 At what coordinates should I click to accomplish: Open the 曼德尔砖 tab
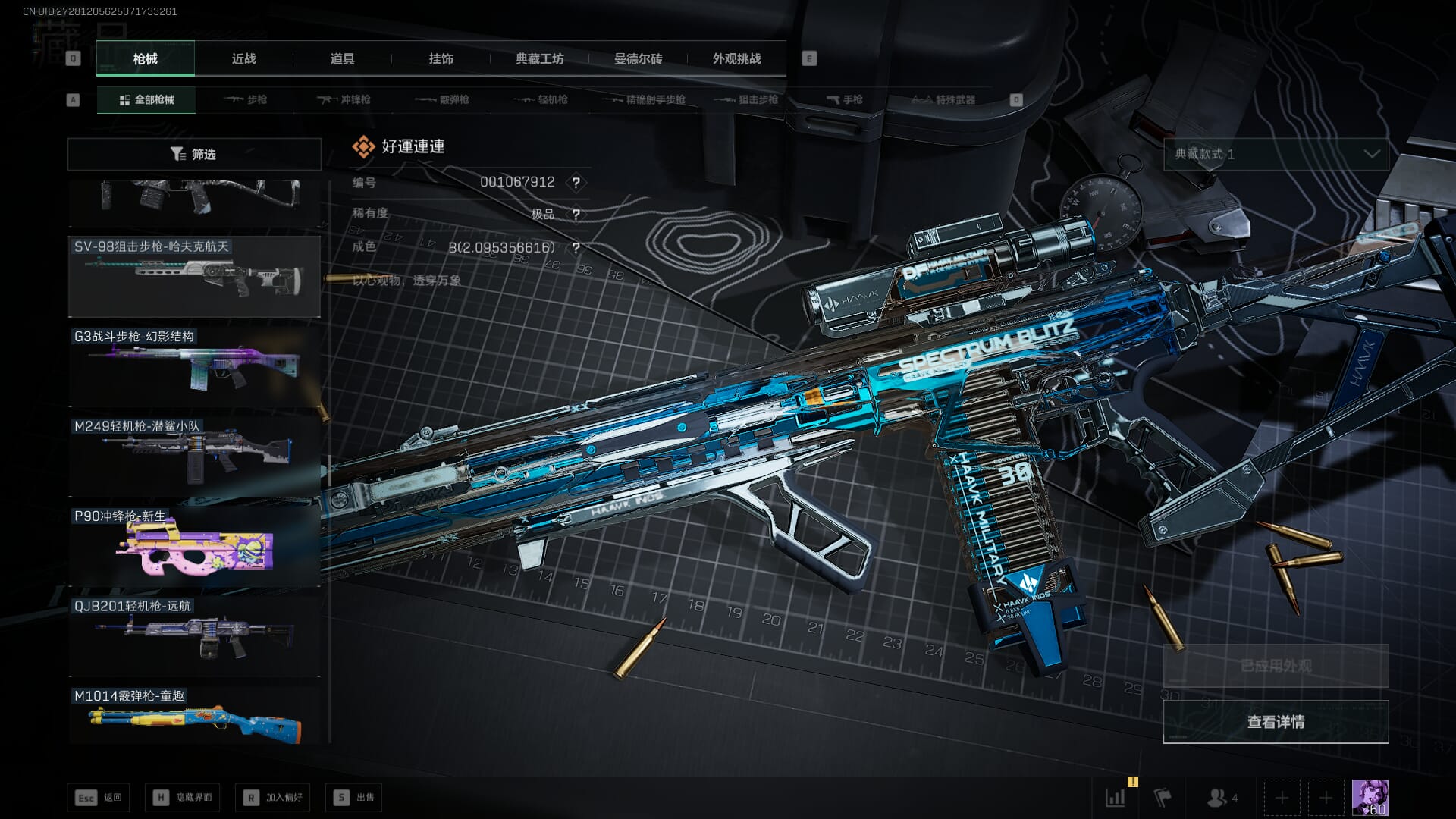638,58
